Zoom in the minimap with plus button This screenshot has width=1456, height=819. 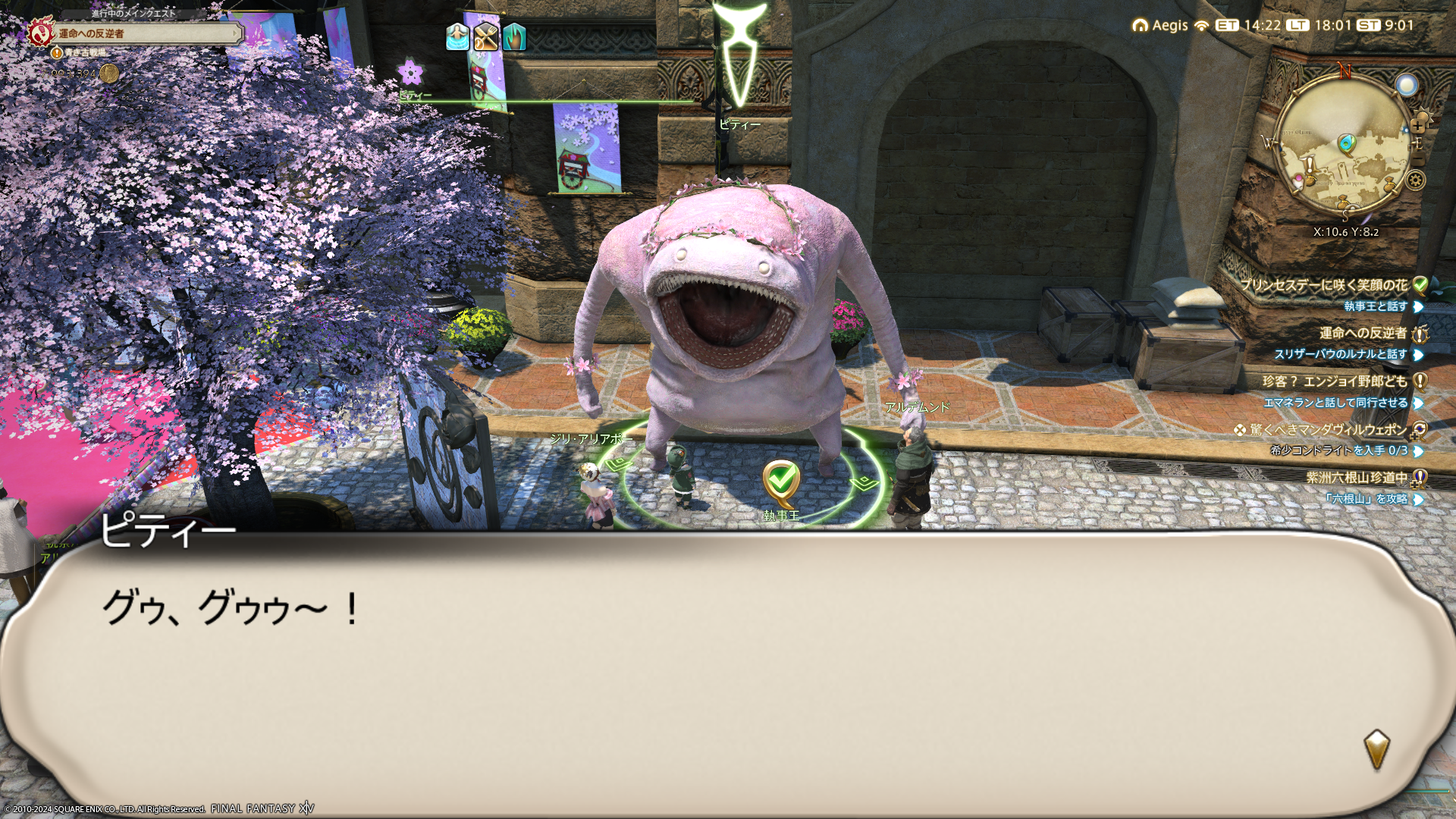[1417, 127]
